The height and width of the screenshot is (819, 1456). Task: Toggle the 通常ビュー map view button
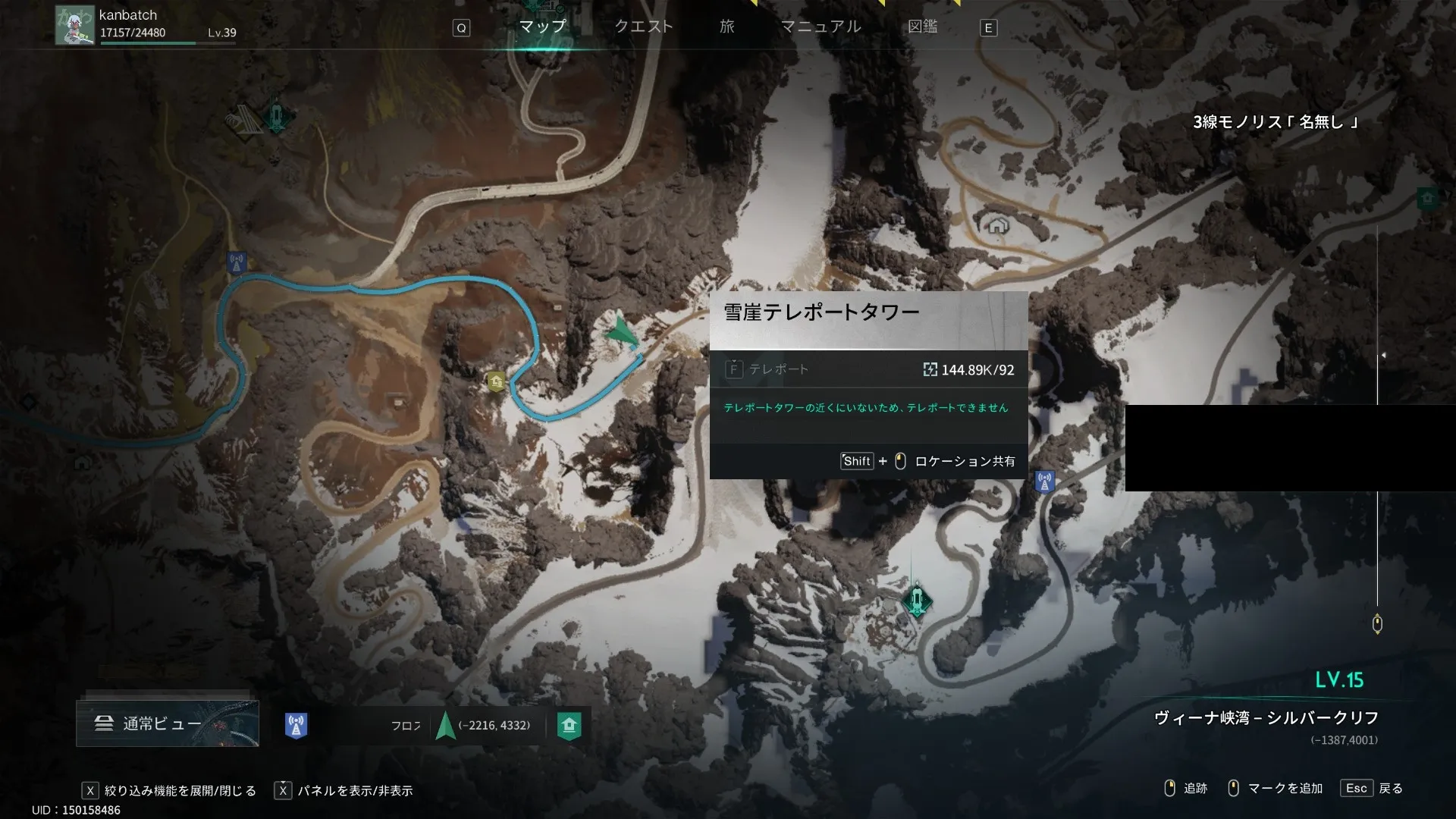[168, 723]
